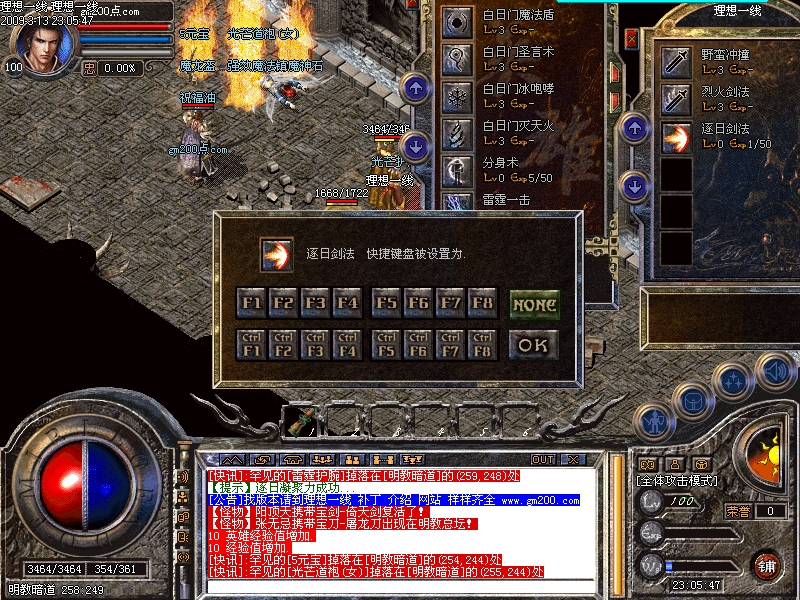This screenshot has height=600, width=800.
Task: Open the character status round button
Action: [652, 422]
